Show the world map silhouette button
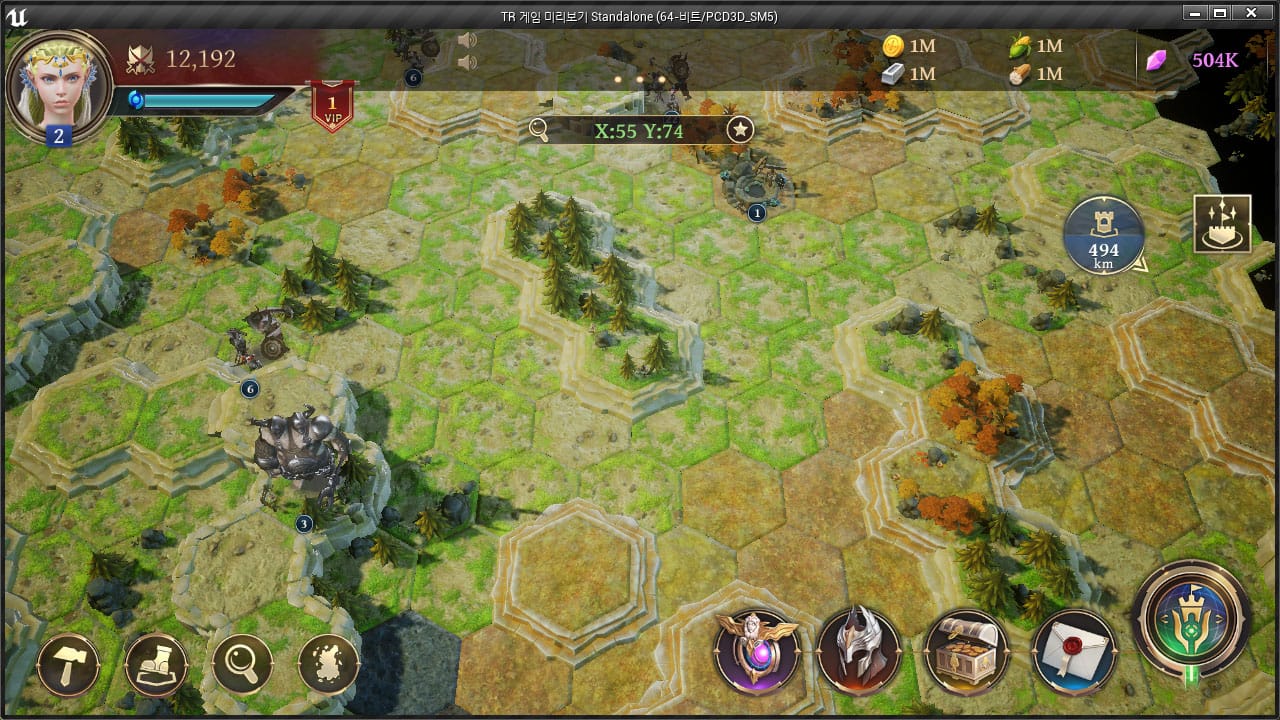This screenshot has height=720, width=1280. click(329, 664)
